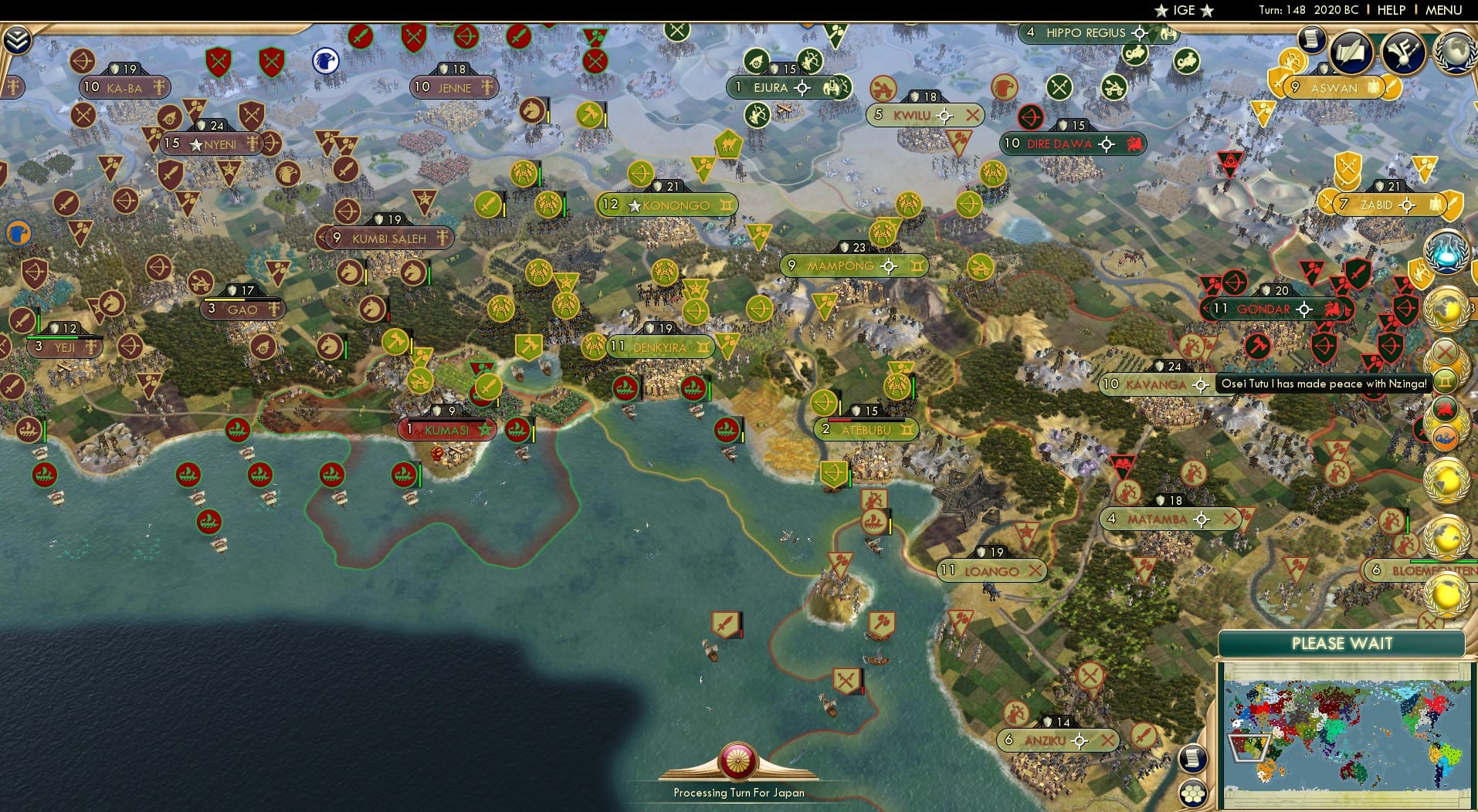The width and height of the screenshot is (1478, 812).
Task: Click the scroll icon beside the minimap
Action: pyautogui.click(x=1192, y=760)
